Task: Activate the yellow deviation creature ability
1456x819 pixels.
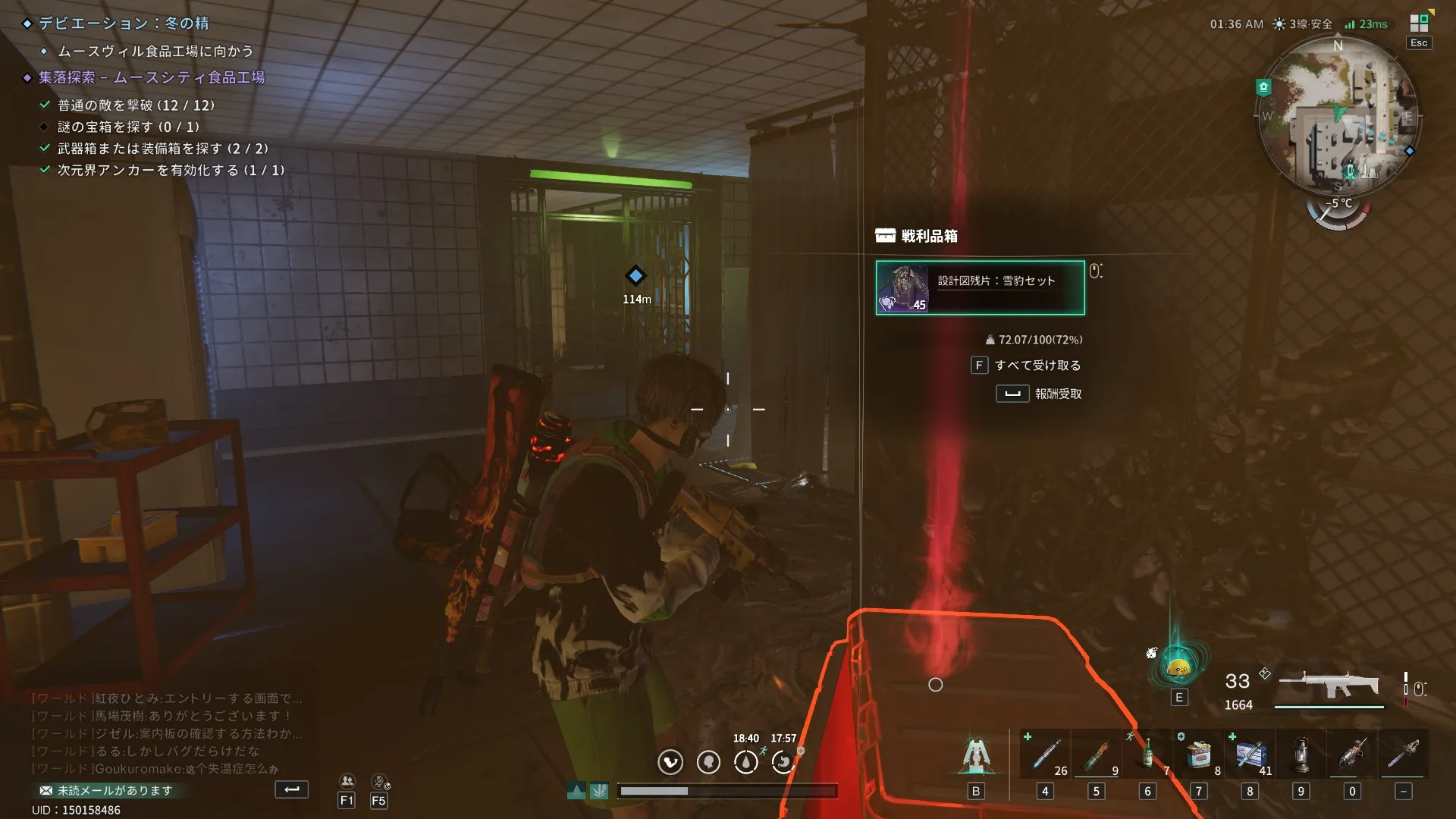Action: pyautogui.click(x=1178, y=667)
